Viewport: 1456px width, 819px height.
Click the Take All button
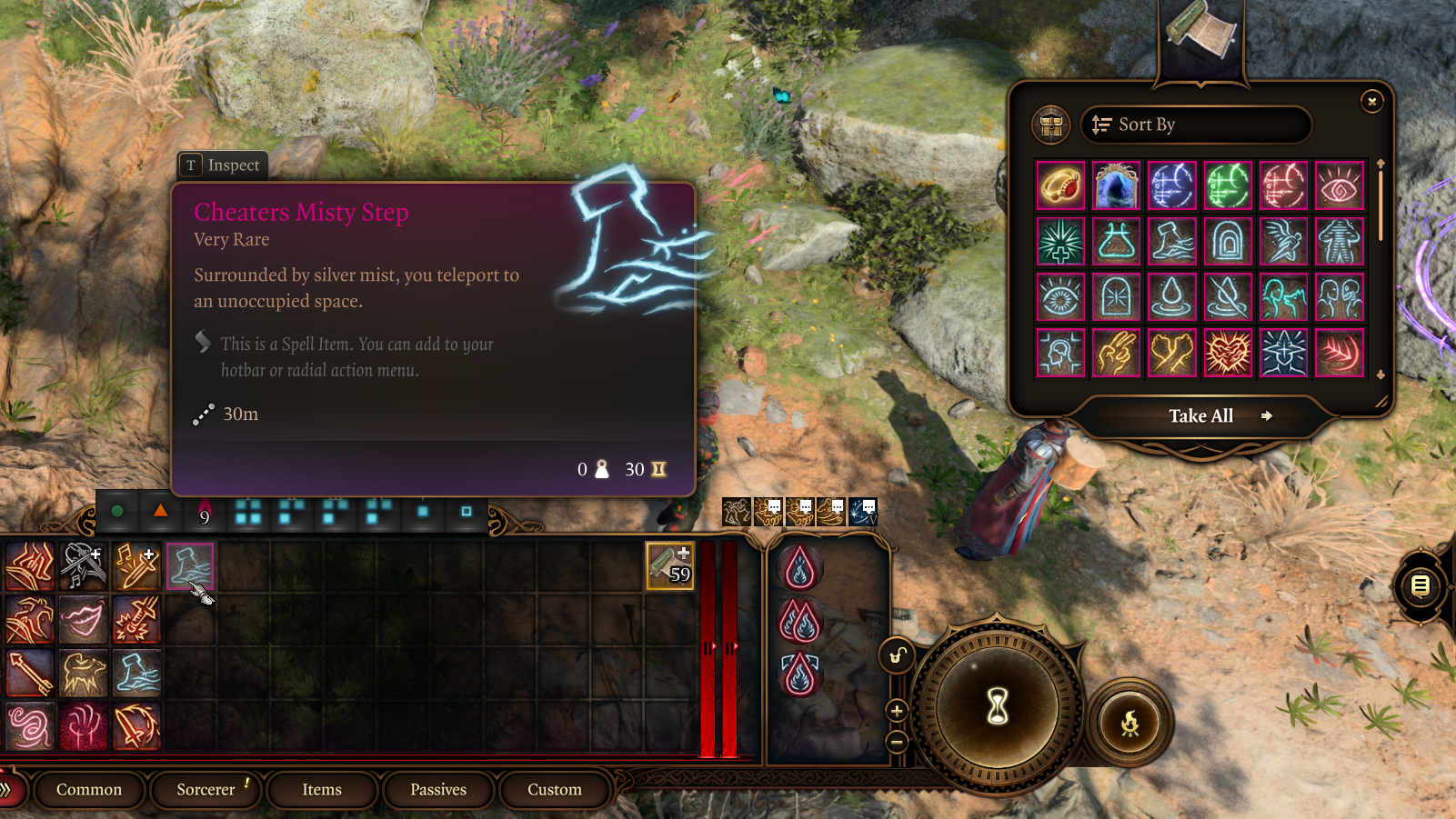point(1201,415)
